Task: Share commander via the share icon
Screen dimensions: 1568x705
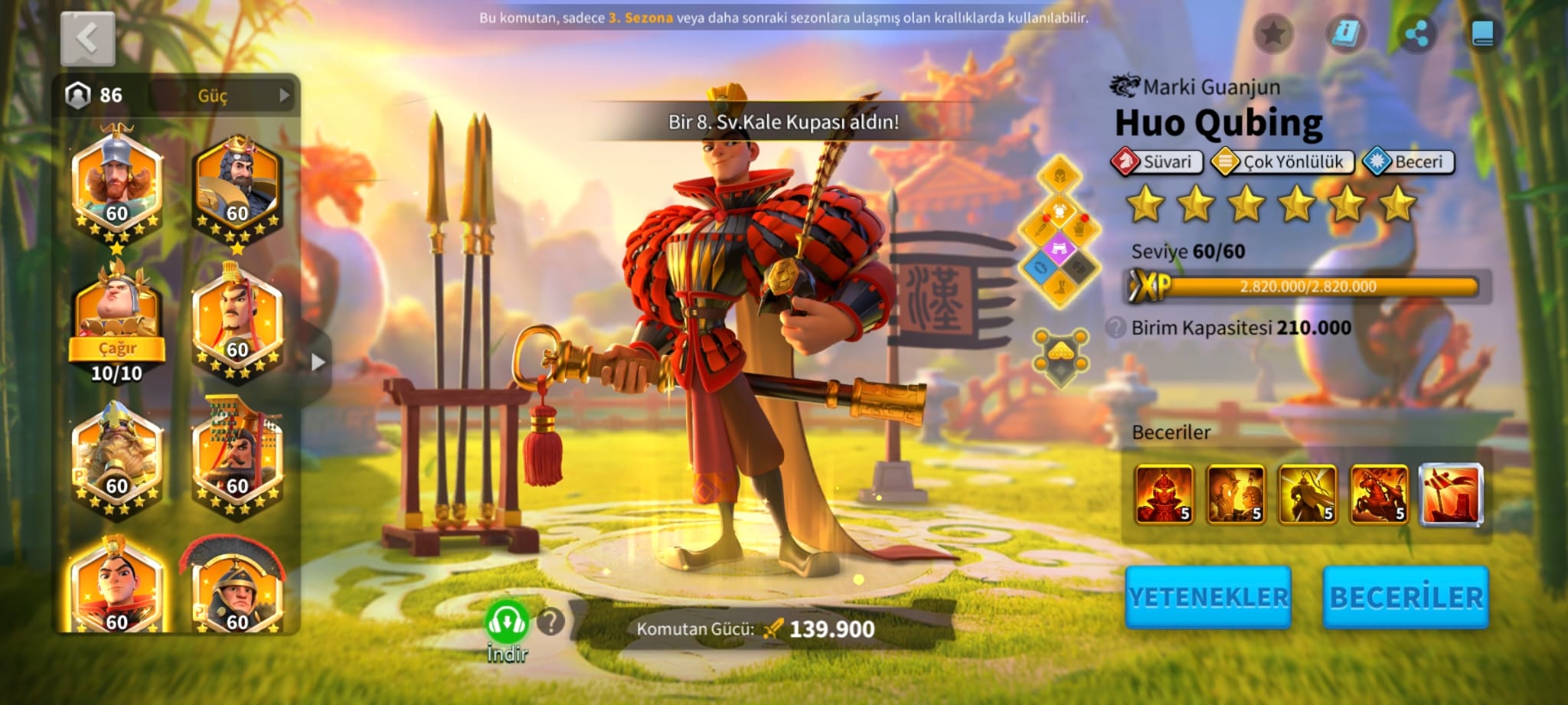Action: 1416,34
